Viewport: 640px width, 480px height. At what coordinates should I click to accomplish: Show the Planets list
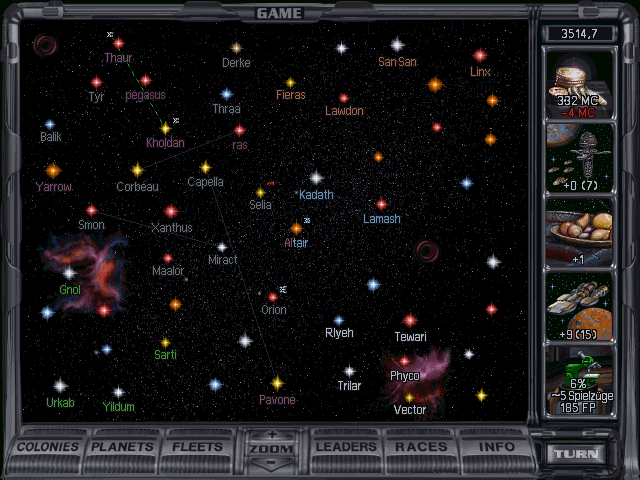tap(124, 447)
